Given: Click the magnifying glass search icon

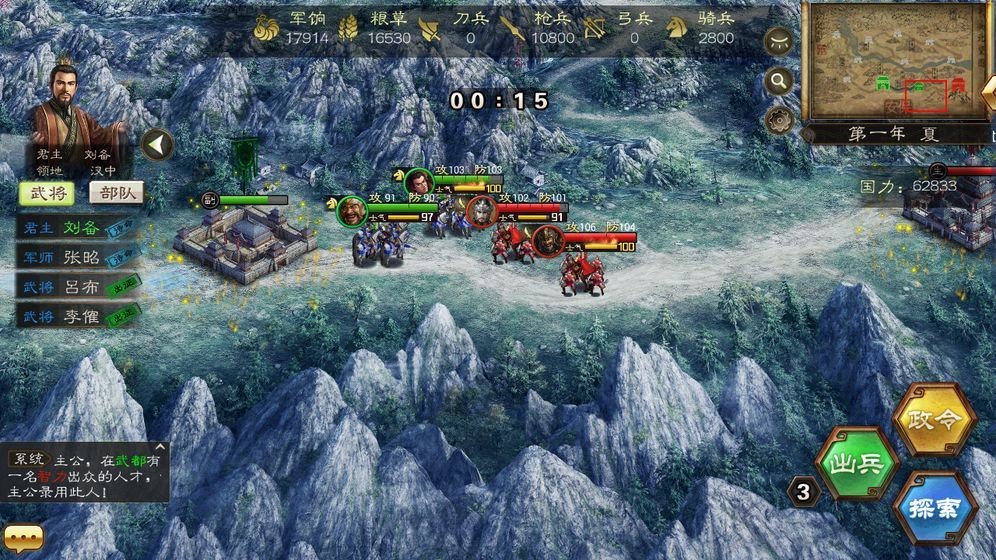Looking at the screenshot, I should coord(779,81).
